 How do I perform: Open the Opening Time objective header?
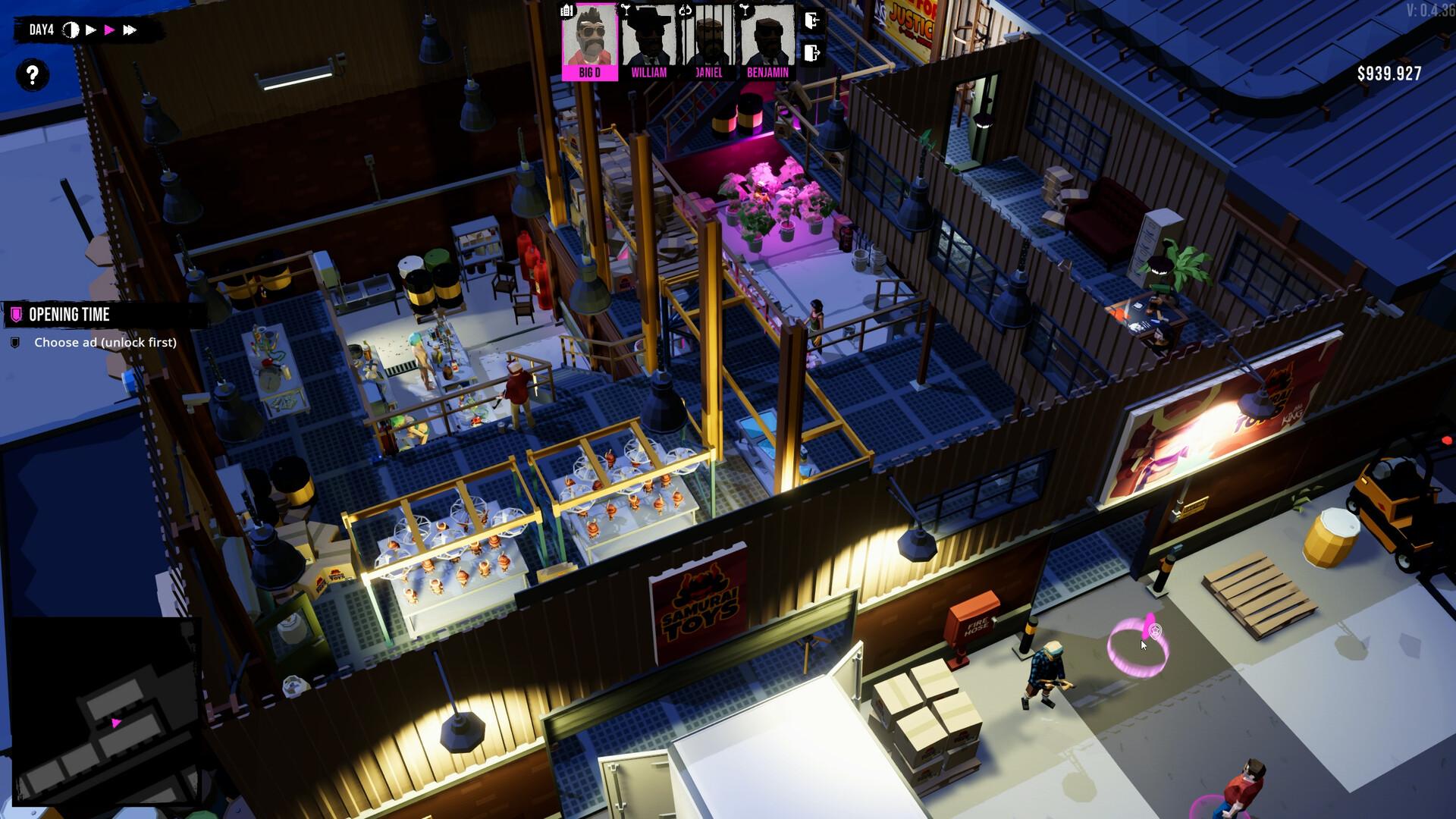coord(69,315)
